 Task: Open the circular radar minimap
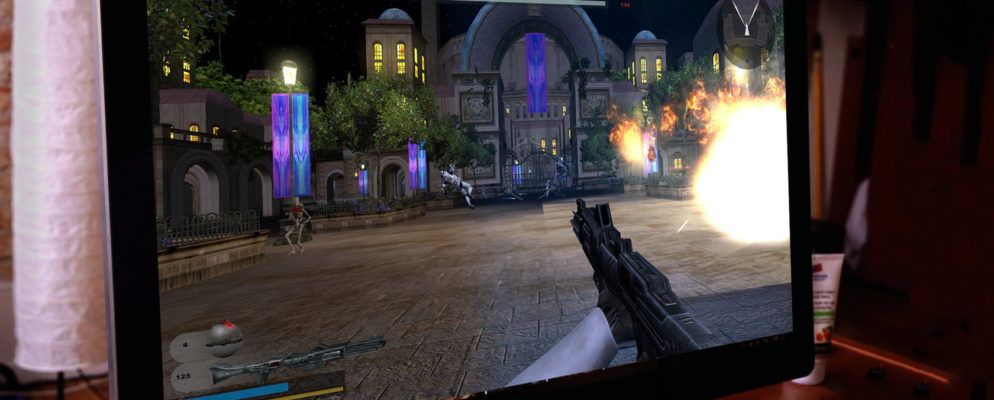point(746,32)
